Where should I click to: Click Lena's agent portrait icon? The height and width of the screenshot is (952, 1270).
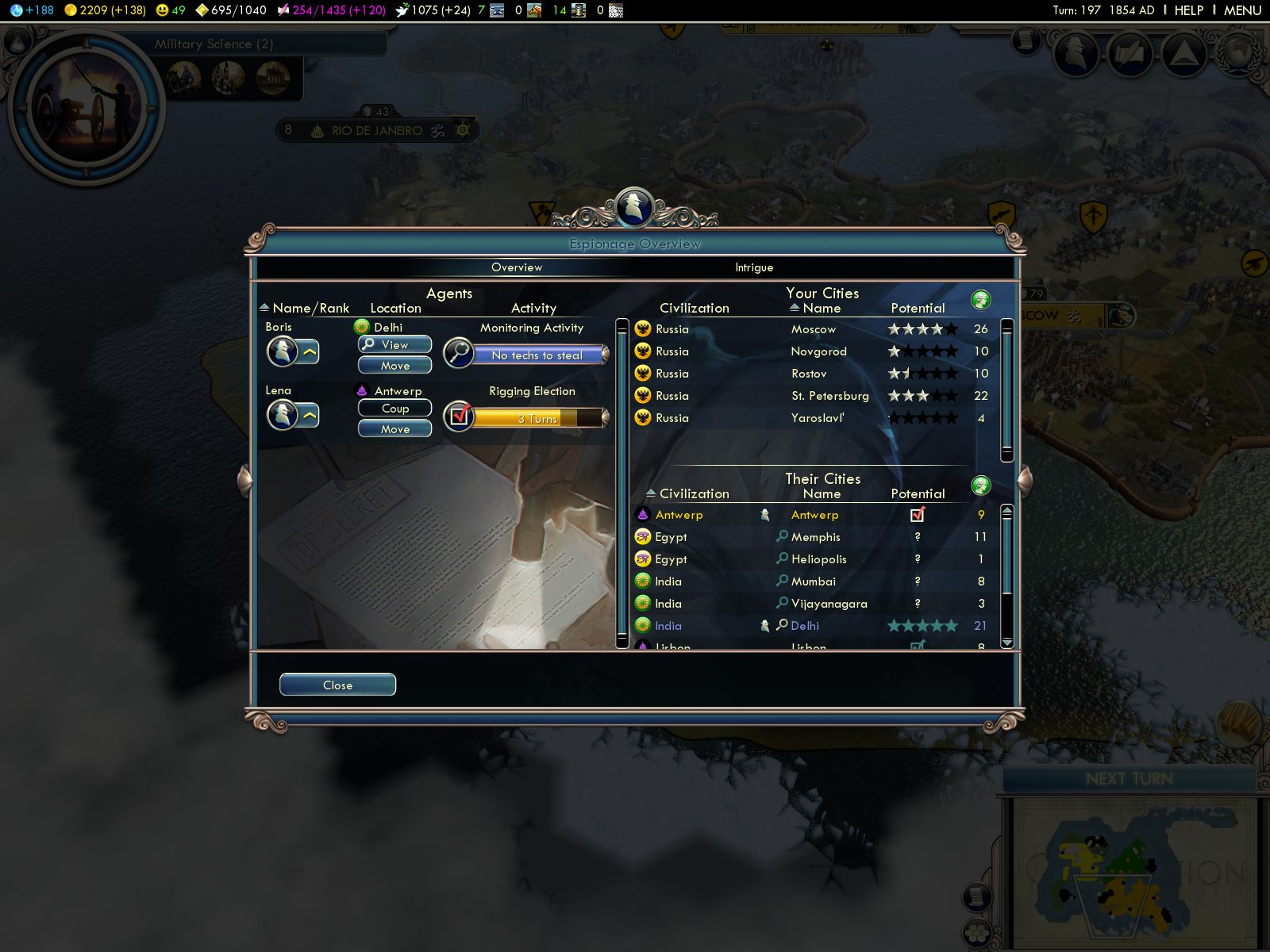click(283, 414)
